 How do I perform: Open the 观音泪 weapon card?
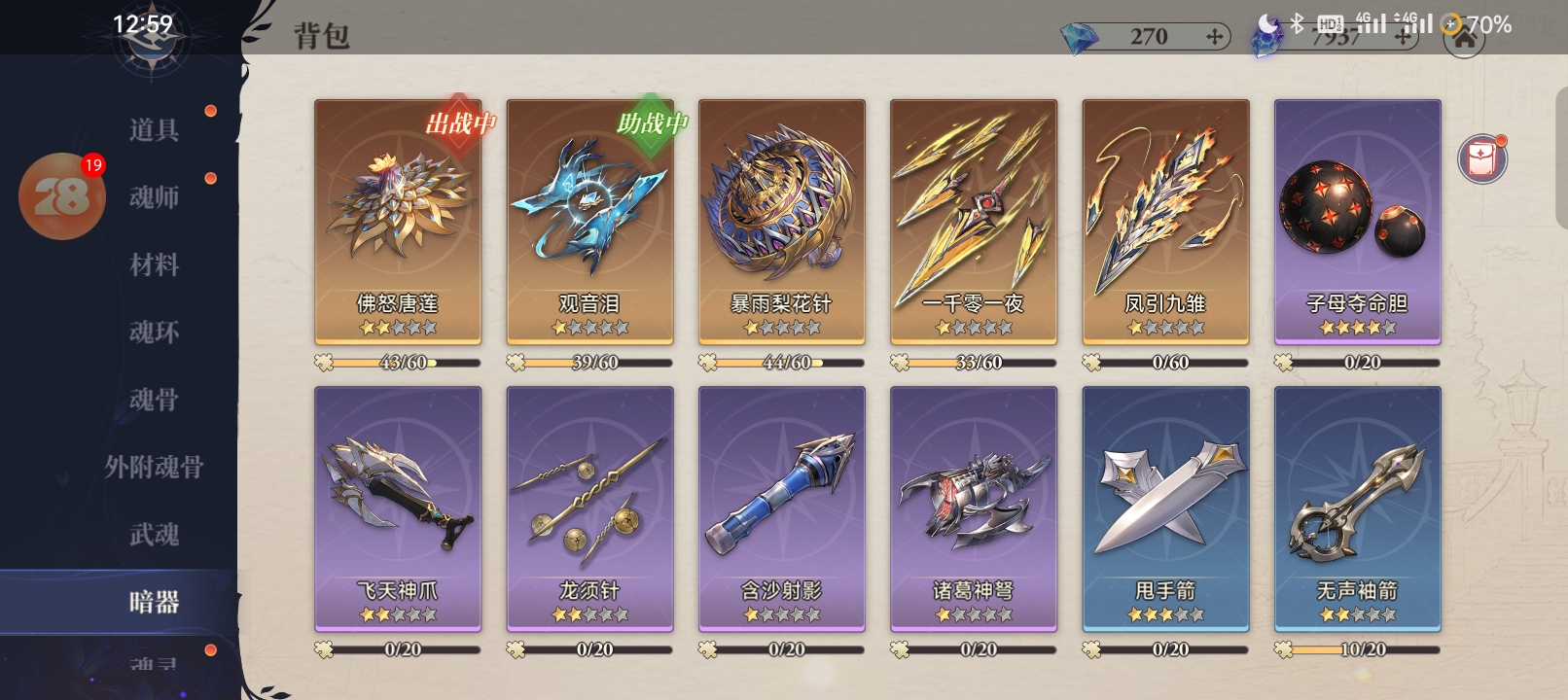pyautogui.click(x=589, y=222)
